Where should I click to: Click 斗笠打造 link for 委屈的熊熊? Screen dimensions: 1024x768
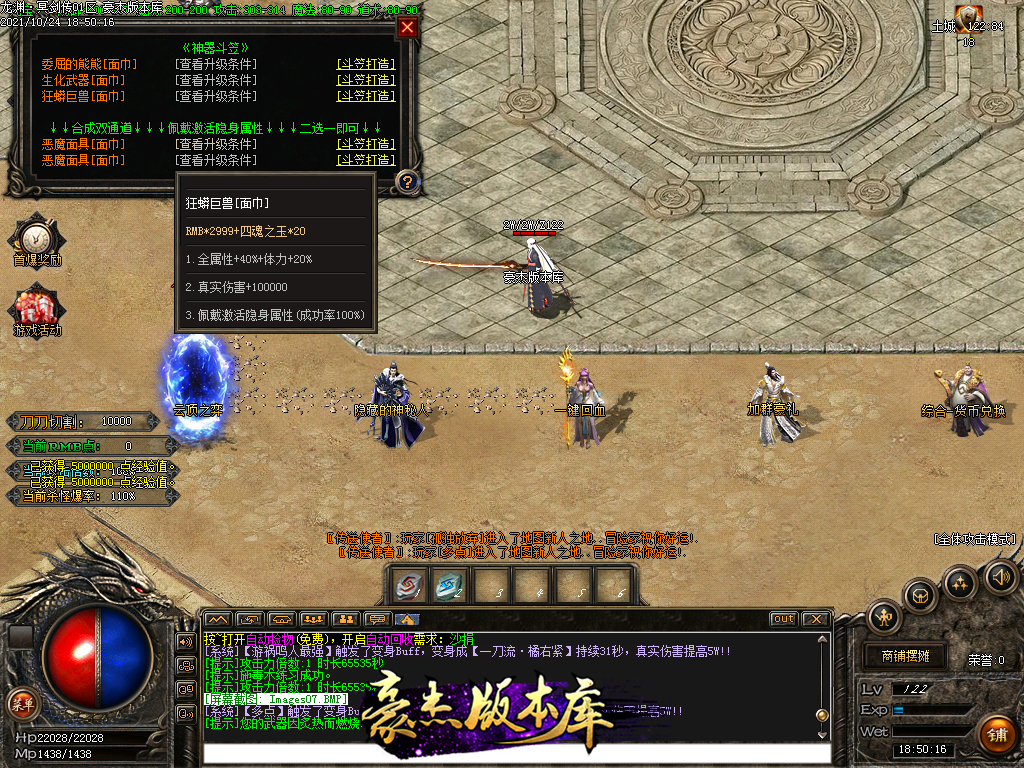[x=366, y=64]
